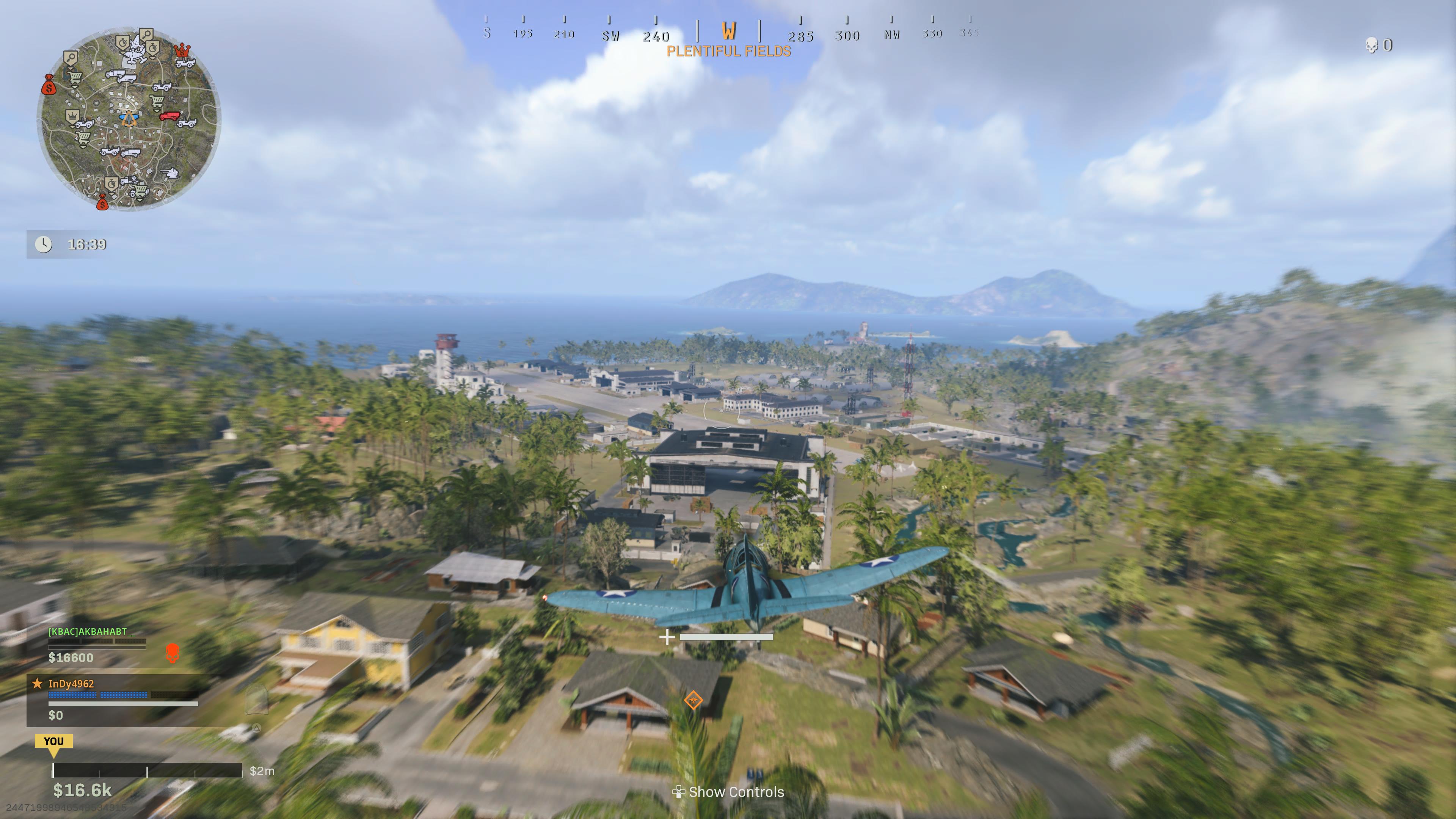Open the circular minimap
Viewport: 1456px width, 819px height.
tap(129, 120)
